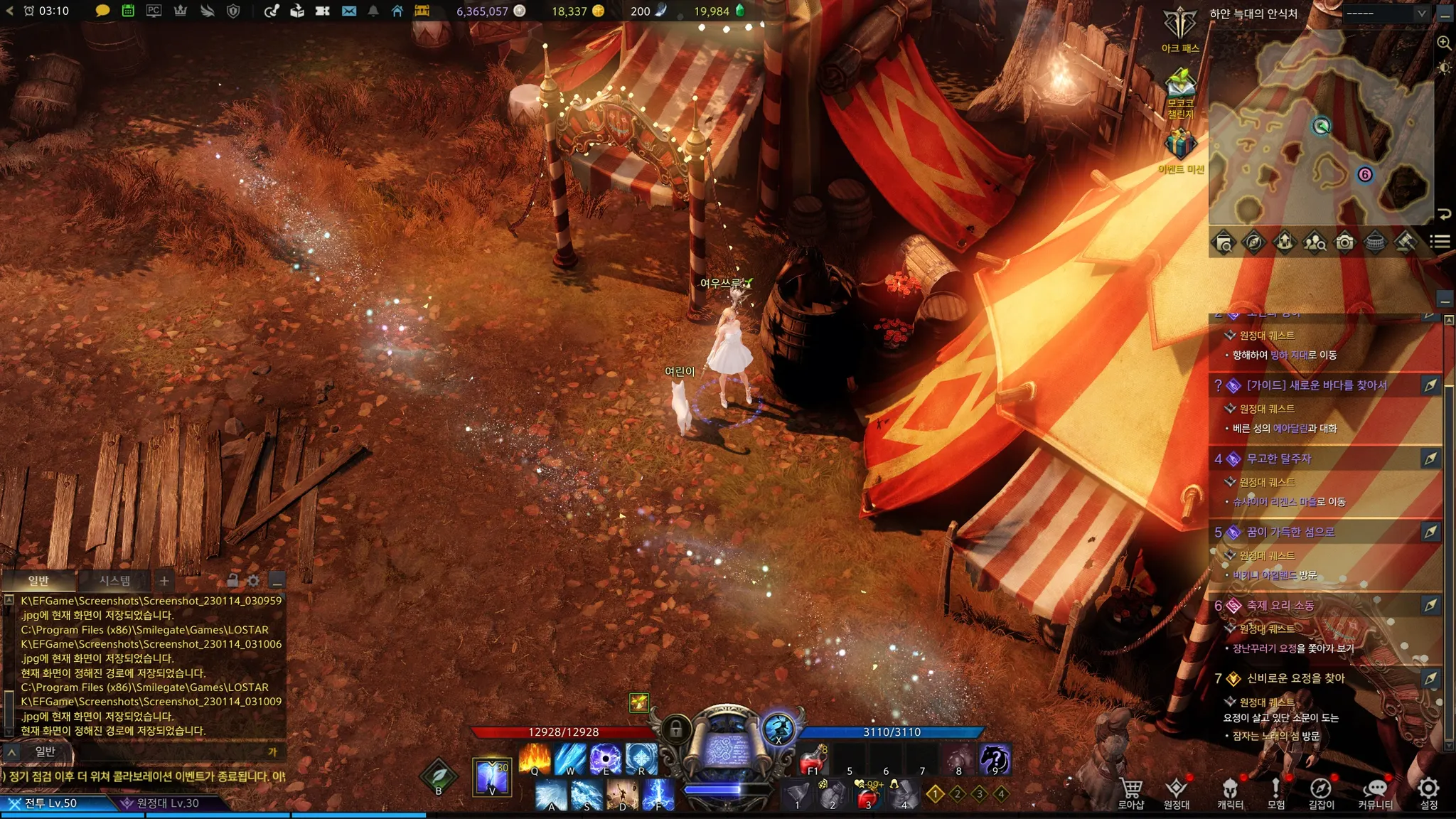Open the mail envelope icon in top bar
The width and height of the screenshot is (1456, 819).
click(348, 11)
